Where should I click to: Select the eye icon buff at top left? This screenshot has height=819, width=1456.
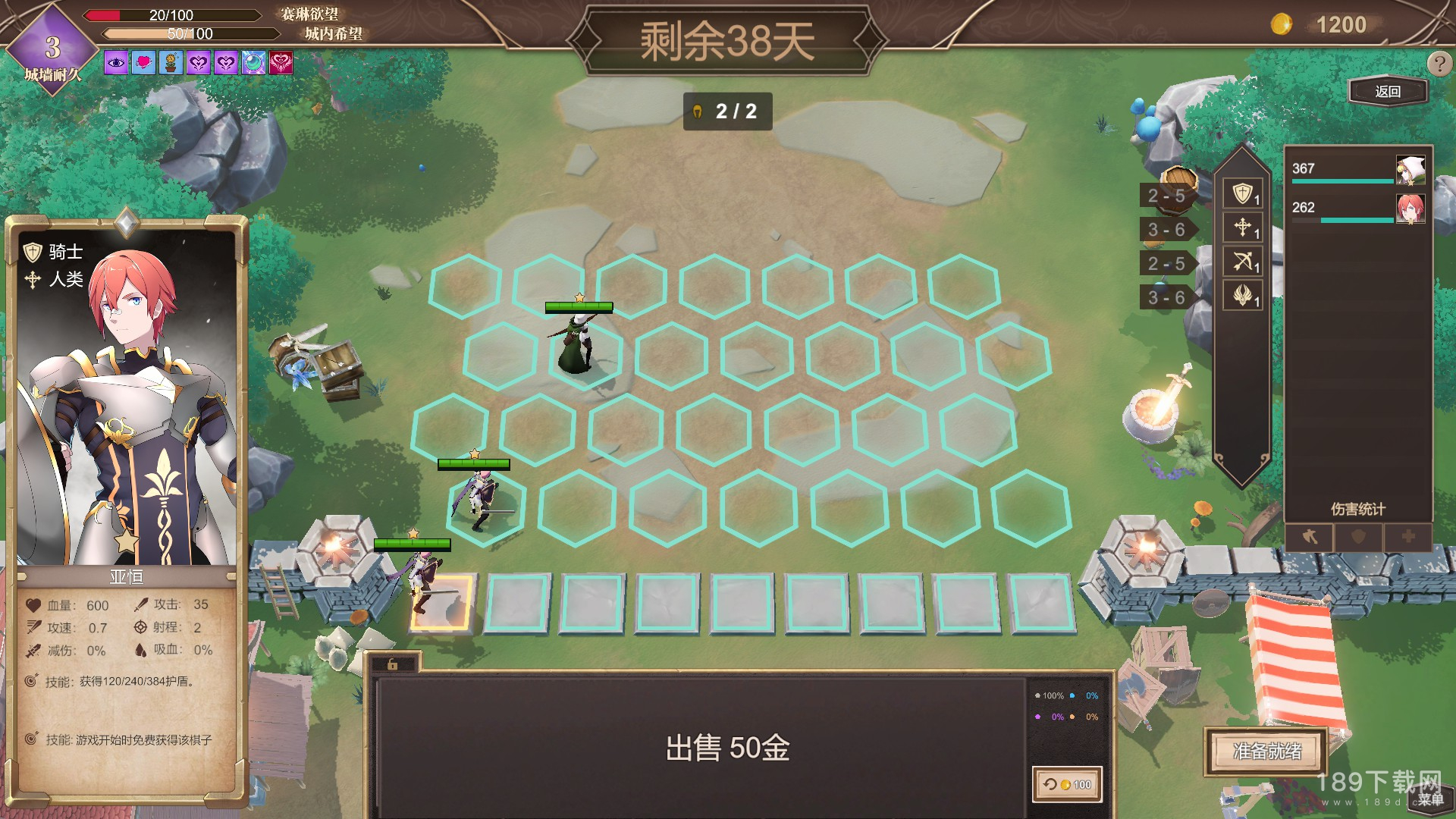114,64
